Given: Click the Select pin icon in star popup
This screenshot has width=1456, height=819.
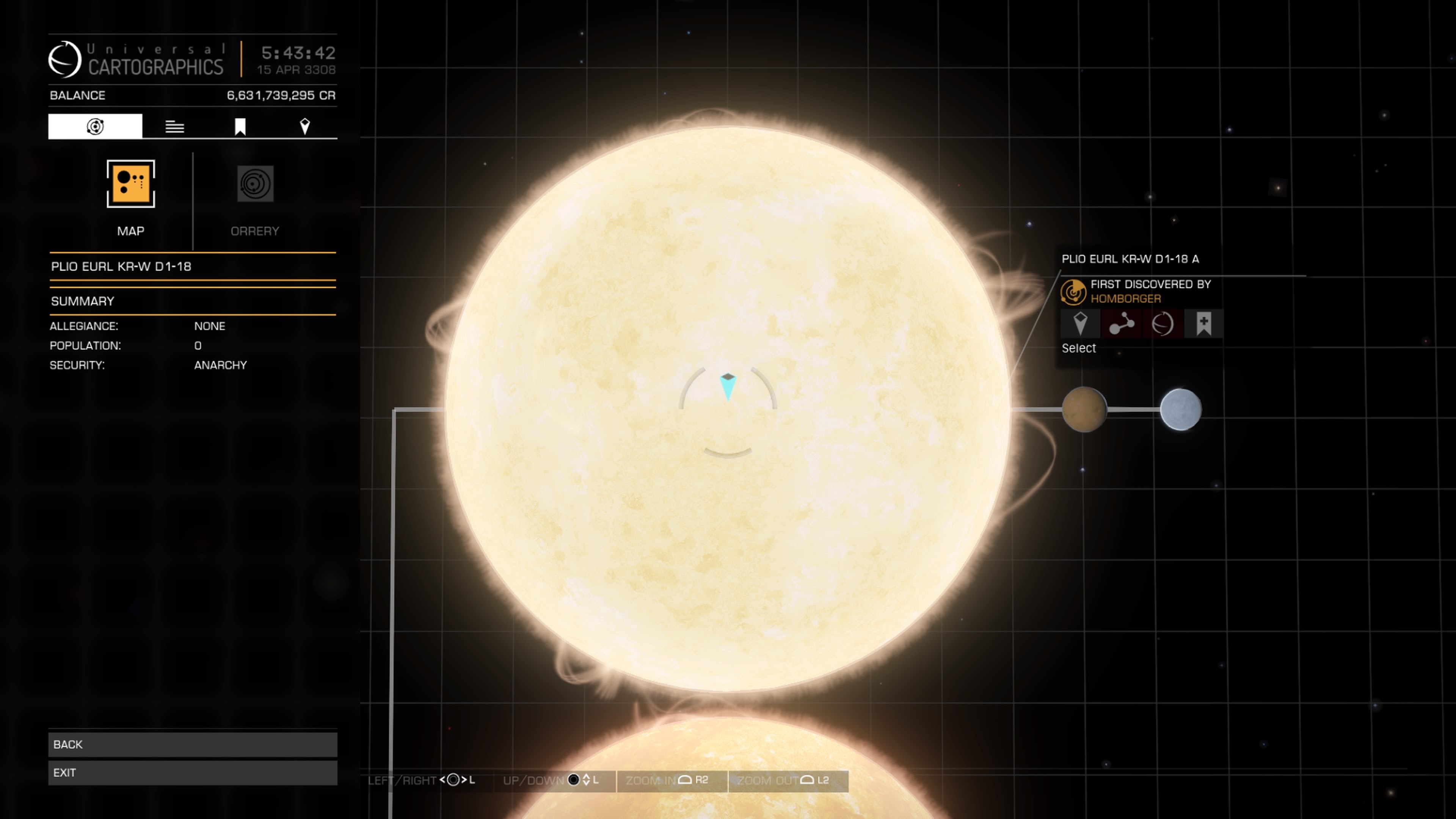Looking at the screenshot, I should tap(1080, 324).
